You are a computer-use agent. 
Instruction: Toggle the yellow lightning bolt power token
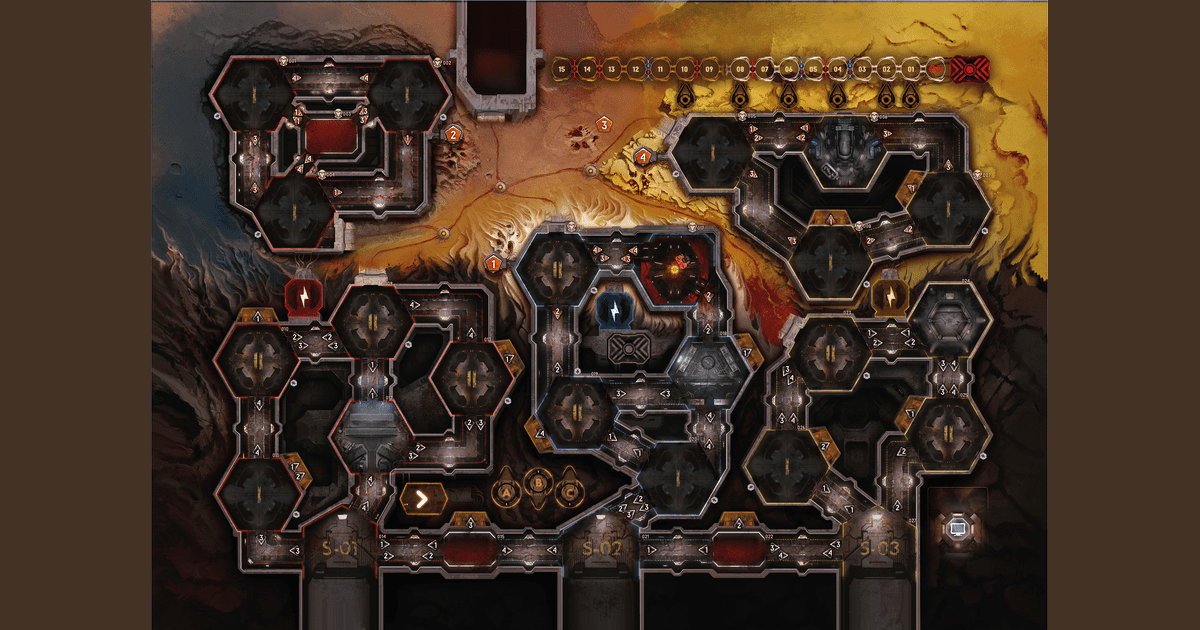click(x=887, y=297)
